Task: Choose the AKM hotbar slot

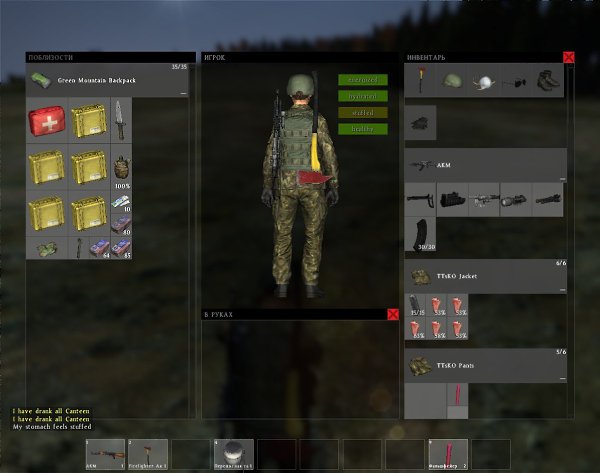Action: 105,454
